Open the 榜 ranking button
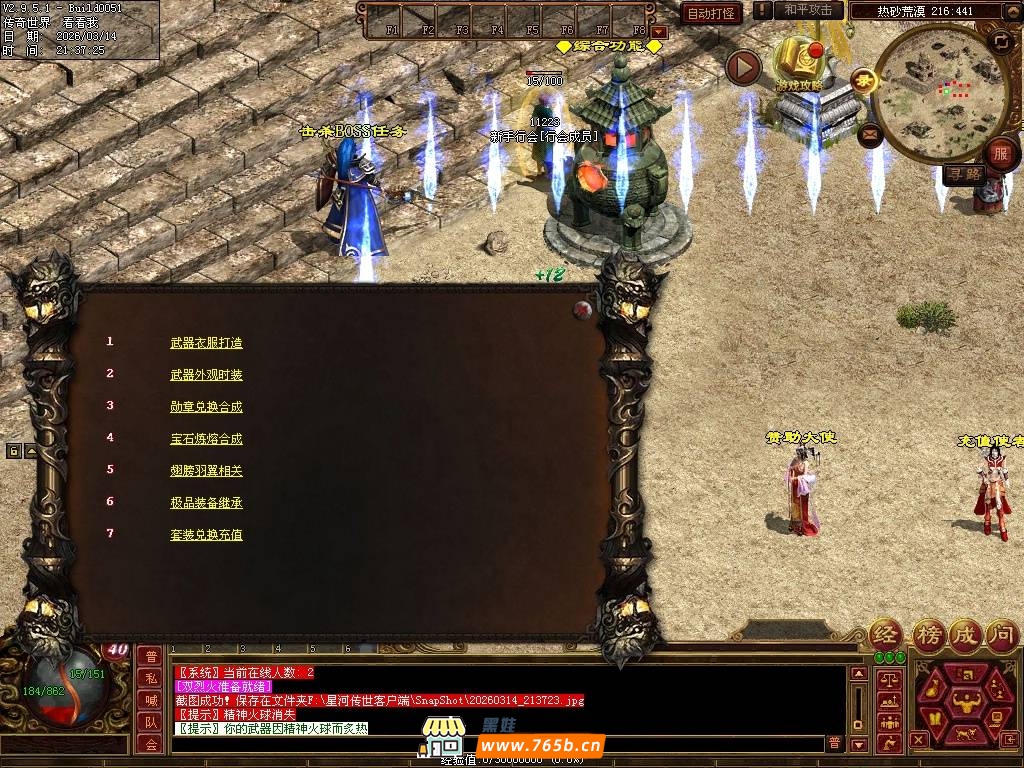Viewport: 1024px width, 768px height. coord(928,634)
